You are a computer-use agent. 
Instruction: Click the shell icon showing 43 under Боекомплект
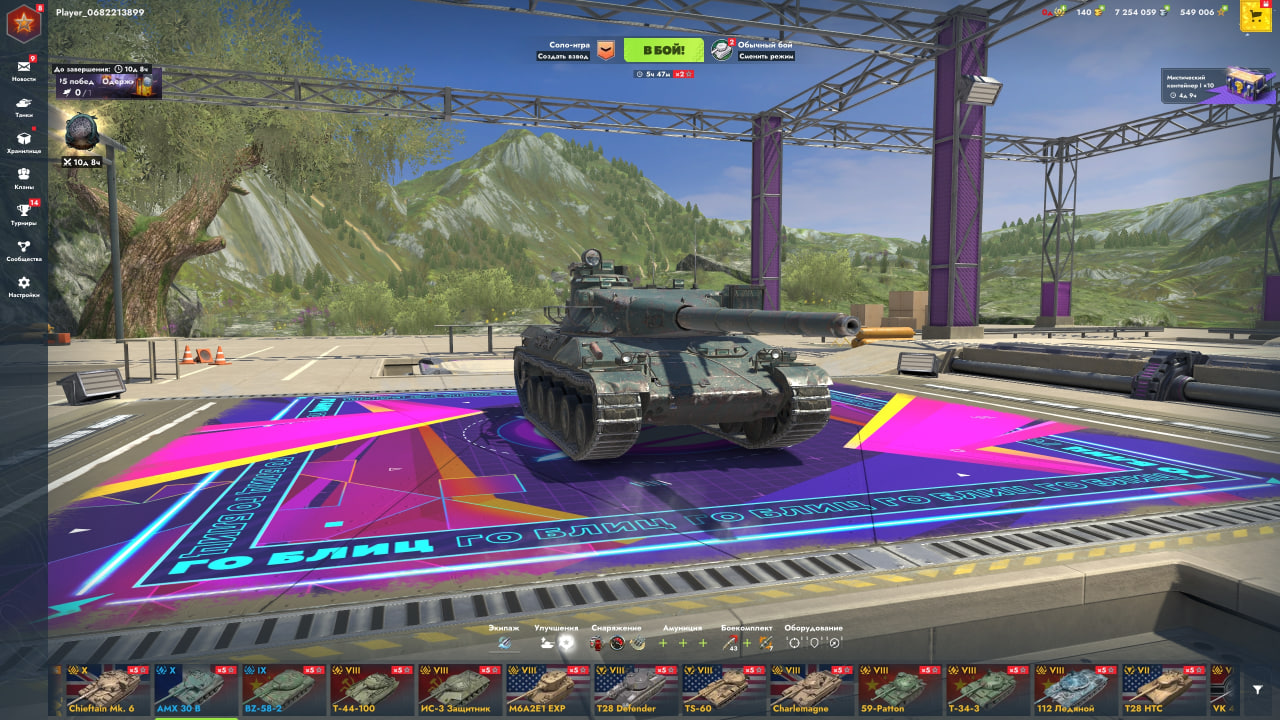coord(730,642)
